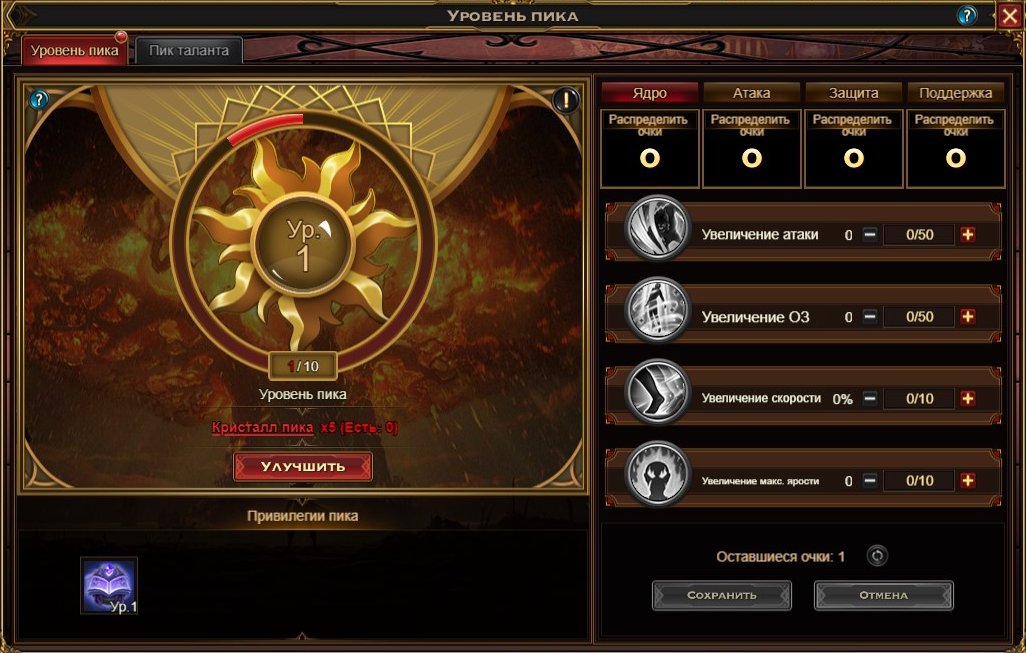Switch to the Атака category
Image resolution: width=1026 pixels, height=653 pixels.
coord(751,93)
